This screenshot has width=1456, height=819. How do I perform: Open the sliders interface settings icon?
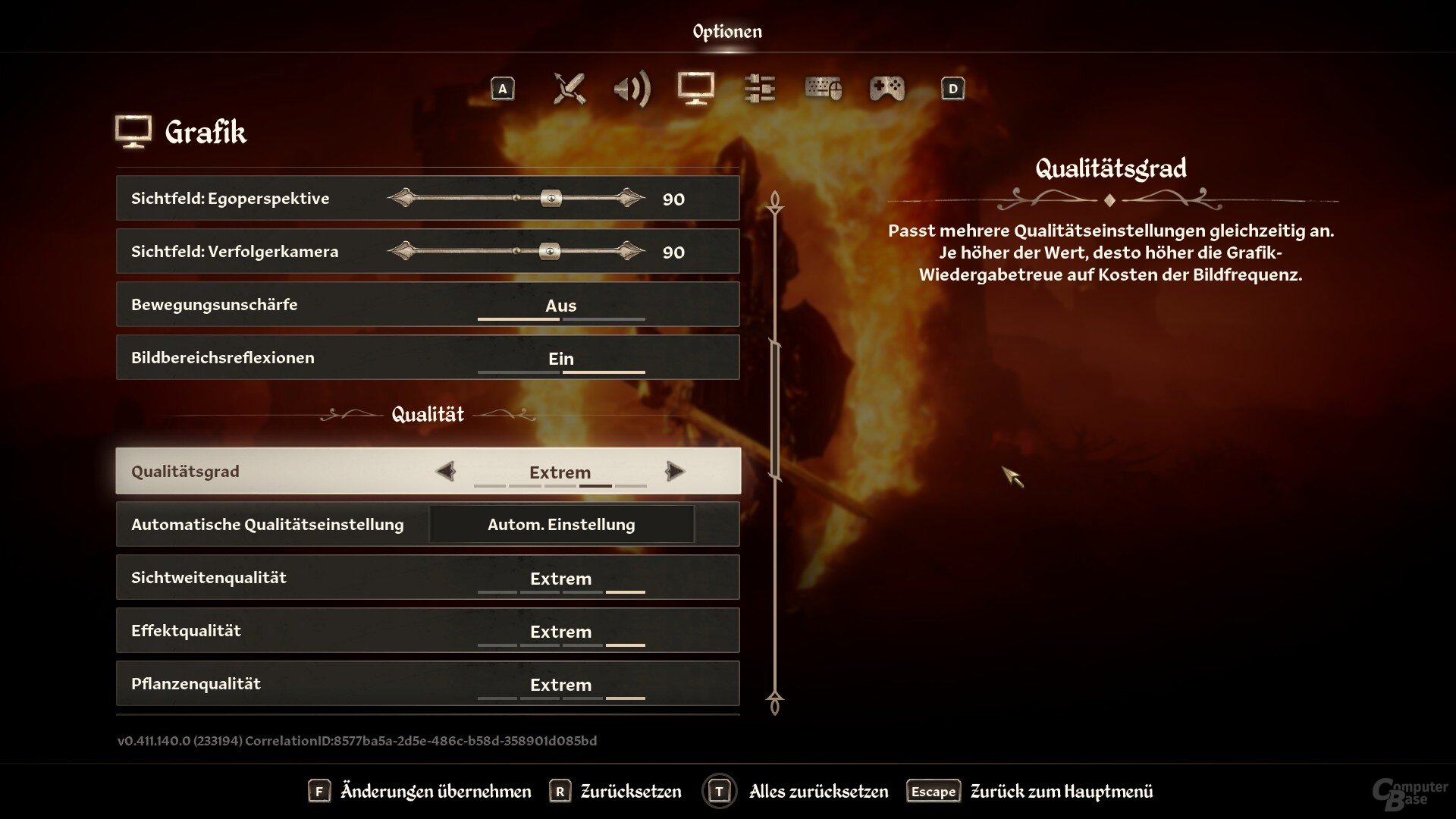click(759, 89)
